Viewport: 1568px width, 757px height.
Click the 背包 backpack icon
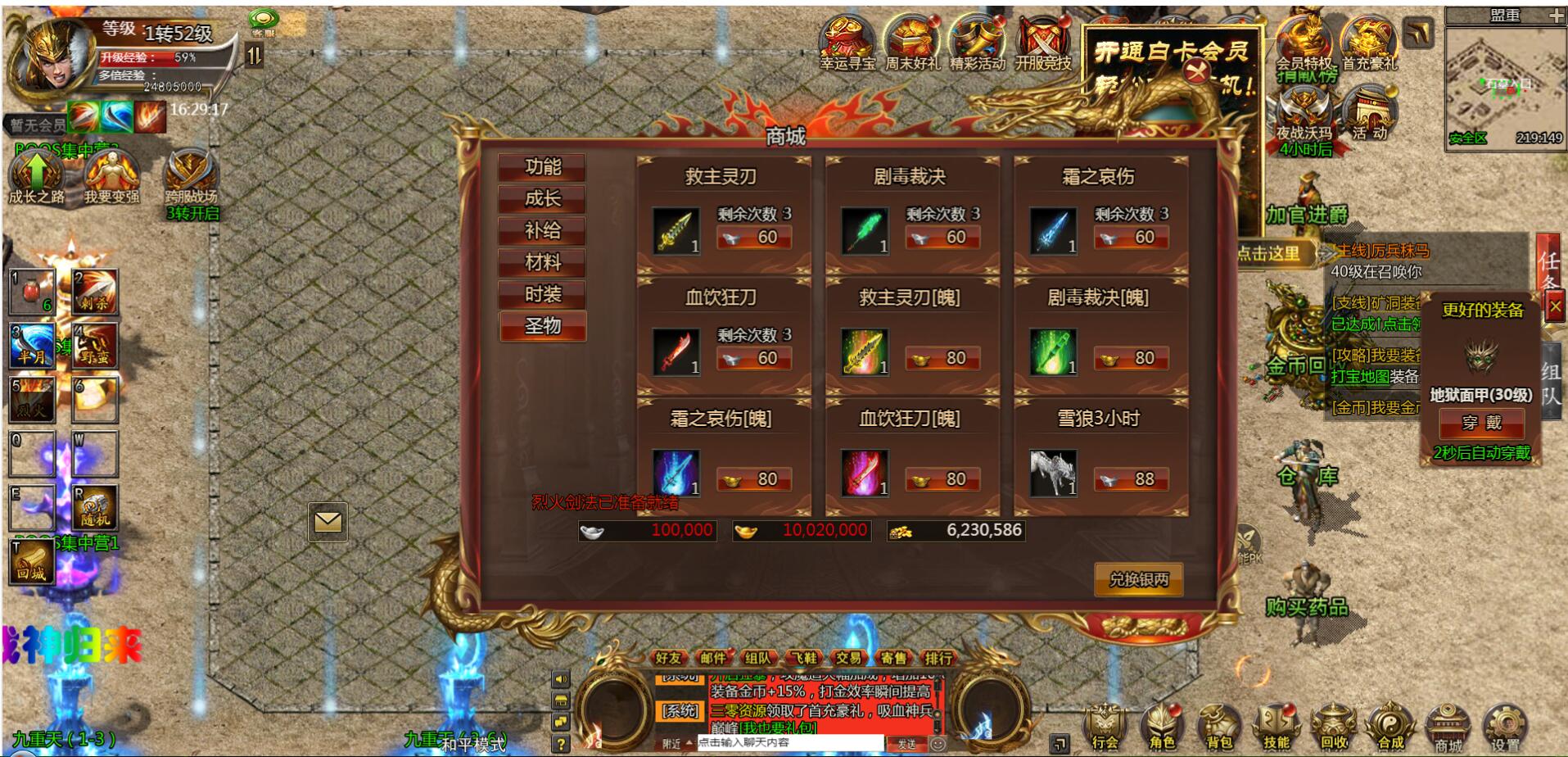(x=1217, y=725)
